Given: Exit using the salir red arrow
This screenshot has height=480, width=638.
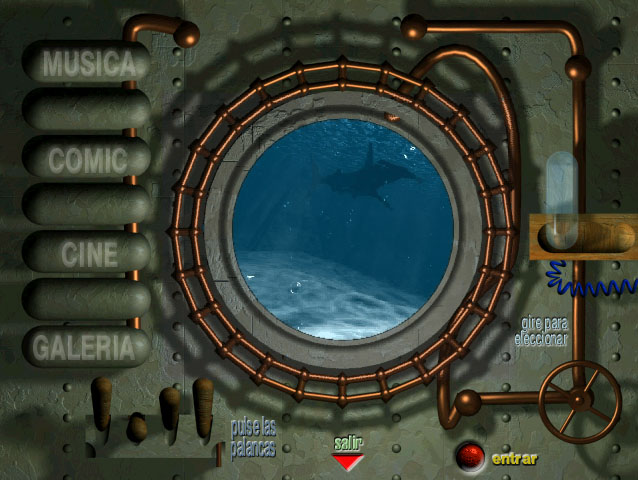Looking at the screenshot, I should pos(347,462).
